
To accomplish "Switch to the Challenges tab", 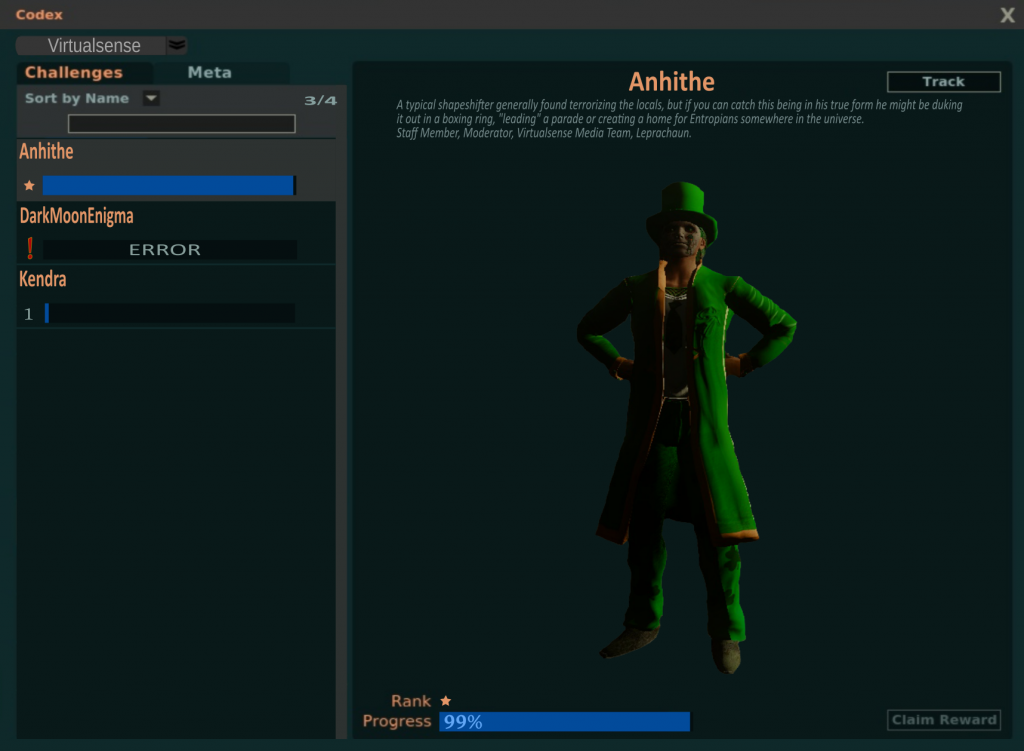I will click(74, 73).
